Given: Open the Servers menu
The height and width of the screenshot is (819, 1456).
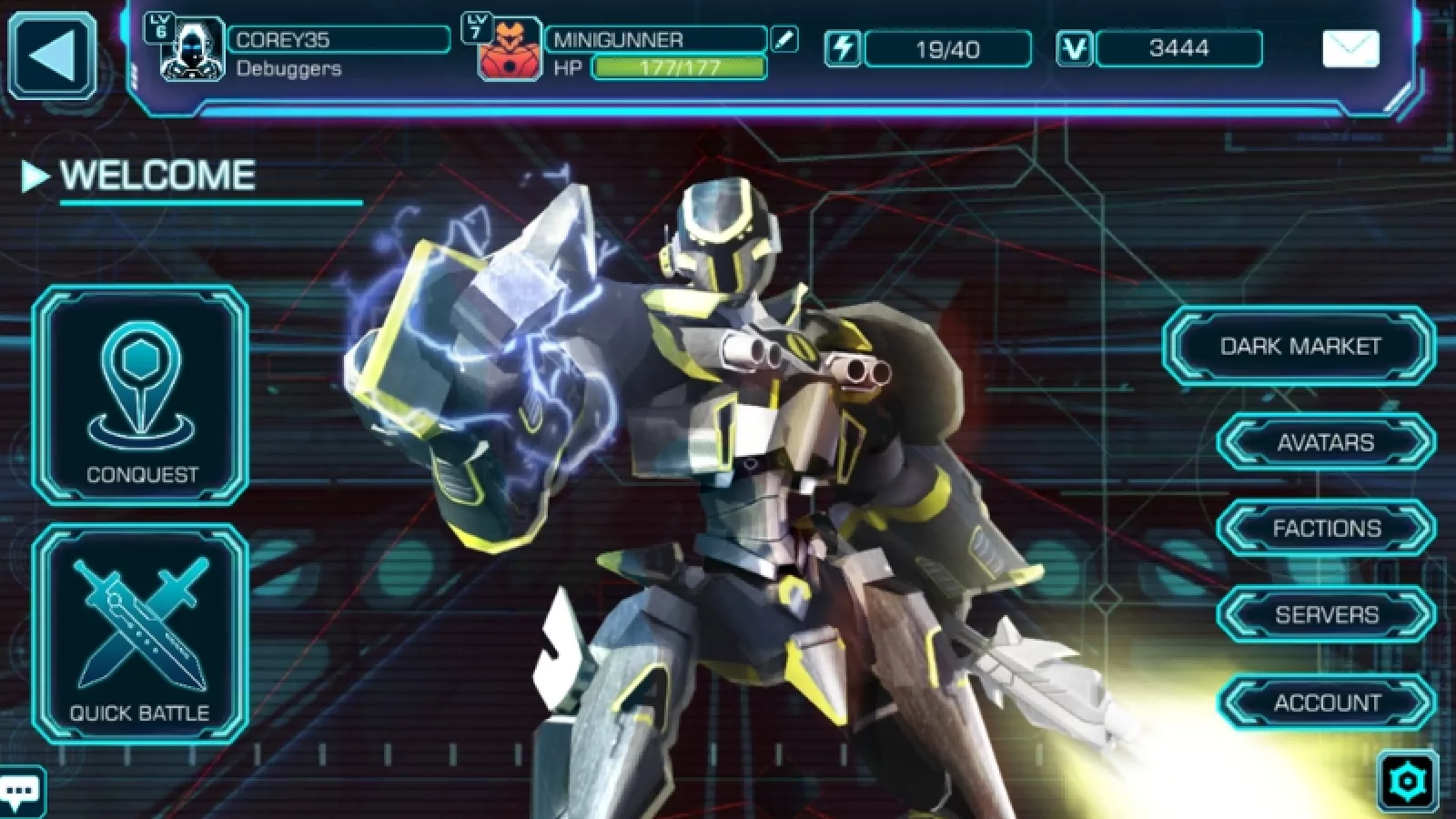Looking at the screenshot, I should click(x=1326, y=614).
